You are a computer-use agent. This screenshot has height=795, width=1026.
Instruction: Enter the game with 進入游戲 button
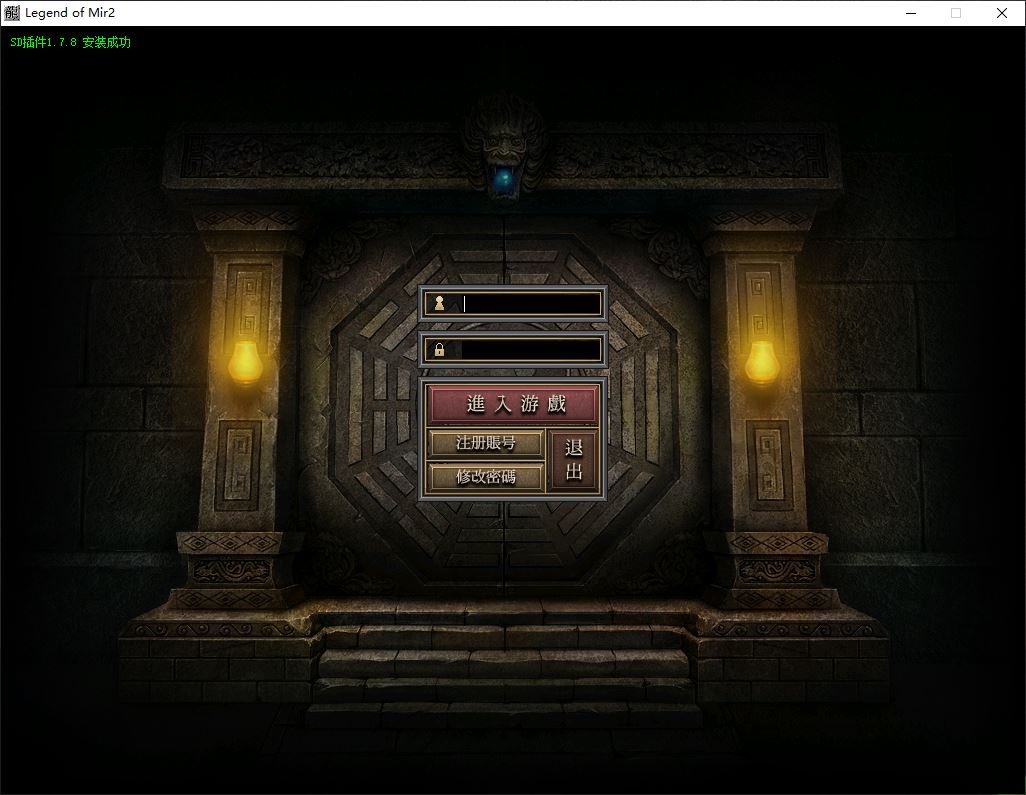pos(514,404)
